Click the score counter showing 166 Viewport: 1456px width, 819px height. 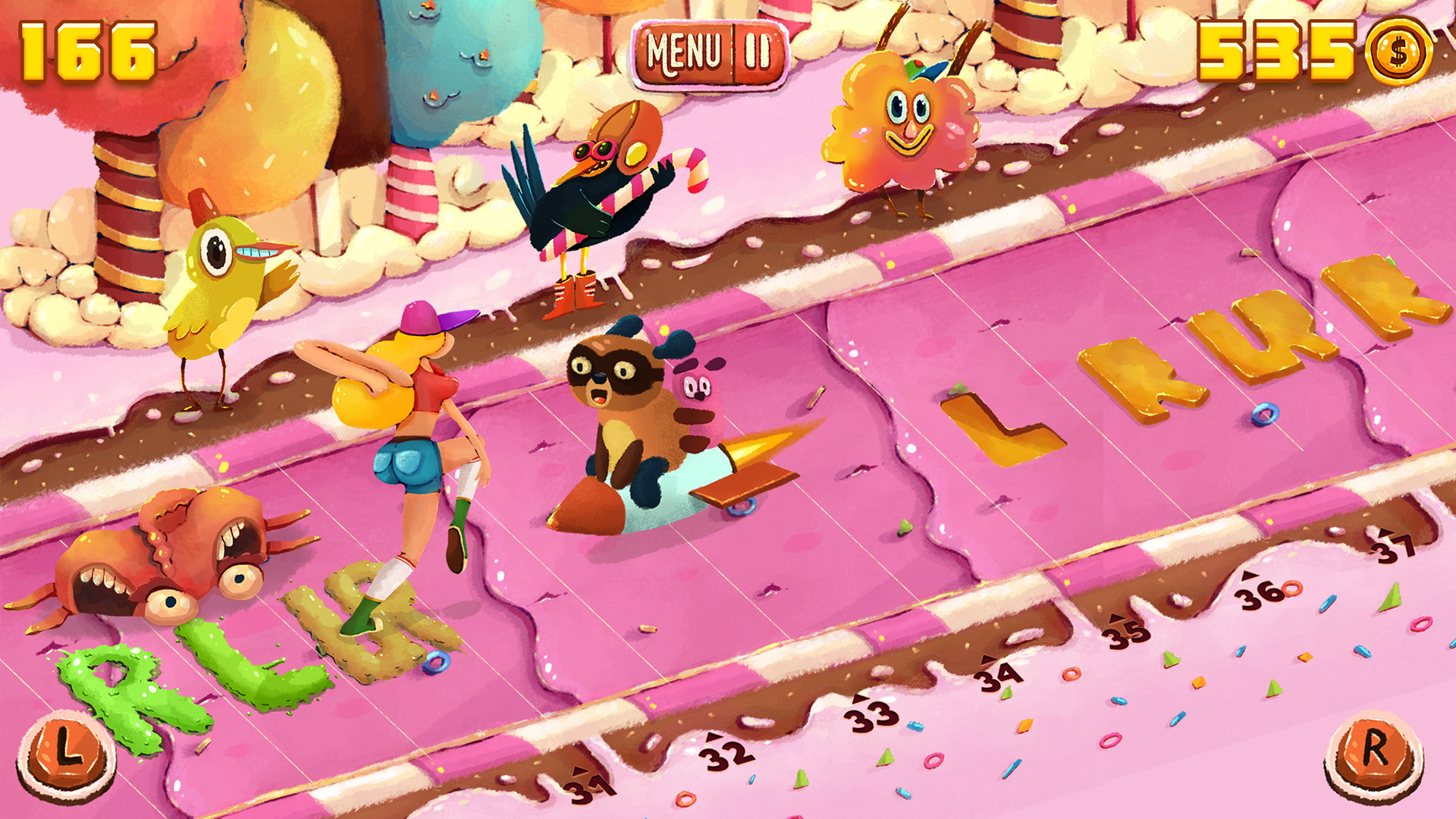(87, 49)
